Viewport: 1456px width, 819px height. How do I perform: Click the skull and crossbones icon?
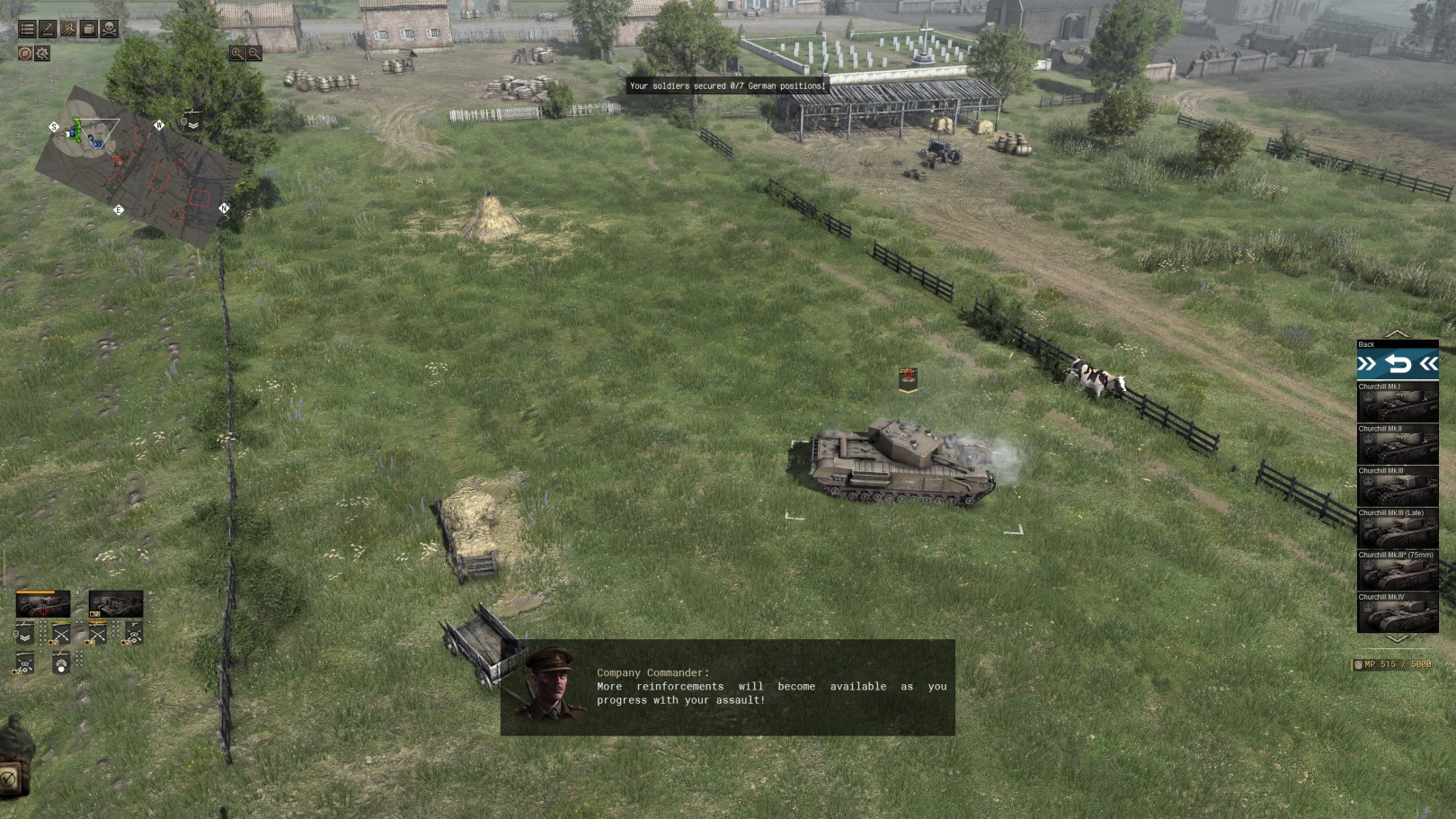point(109,30)
